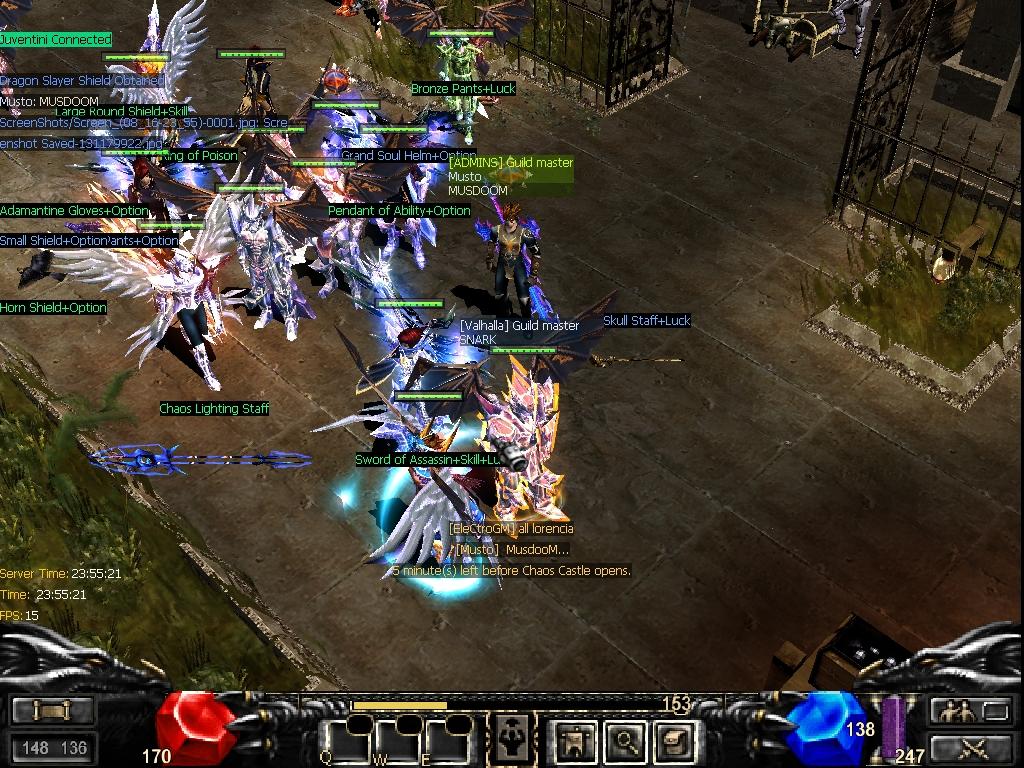This screenshot has width=1024, height=768.
Task: Open the armor-shaped character info button
Action: (x=576, y=741)
